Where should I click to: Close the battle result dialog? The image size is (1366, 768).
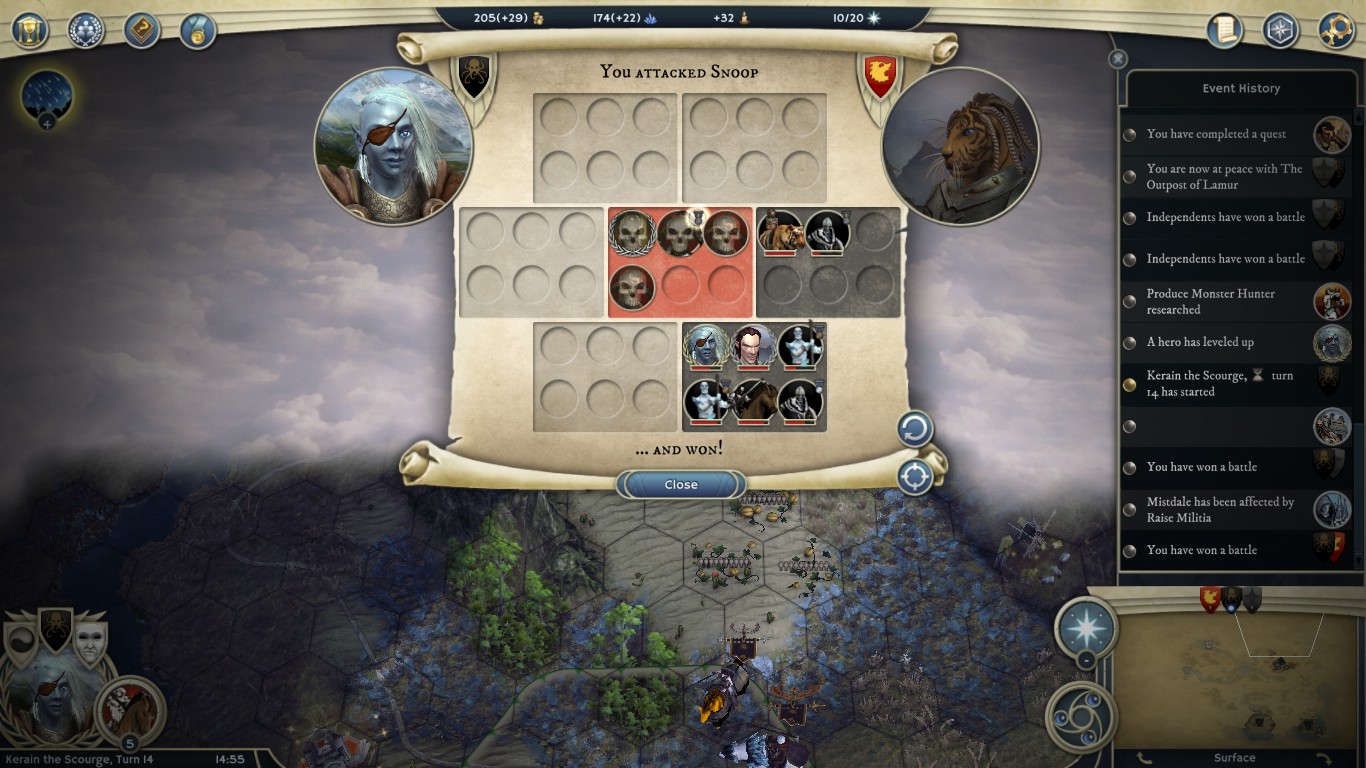click(680, 485)
